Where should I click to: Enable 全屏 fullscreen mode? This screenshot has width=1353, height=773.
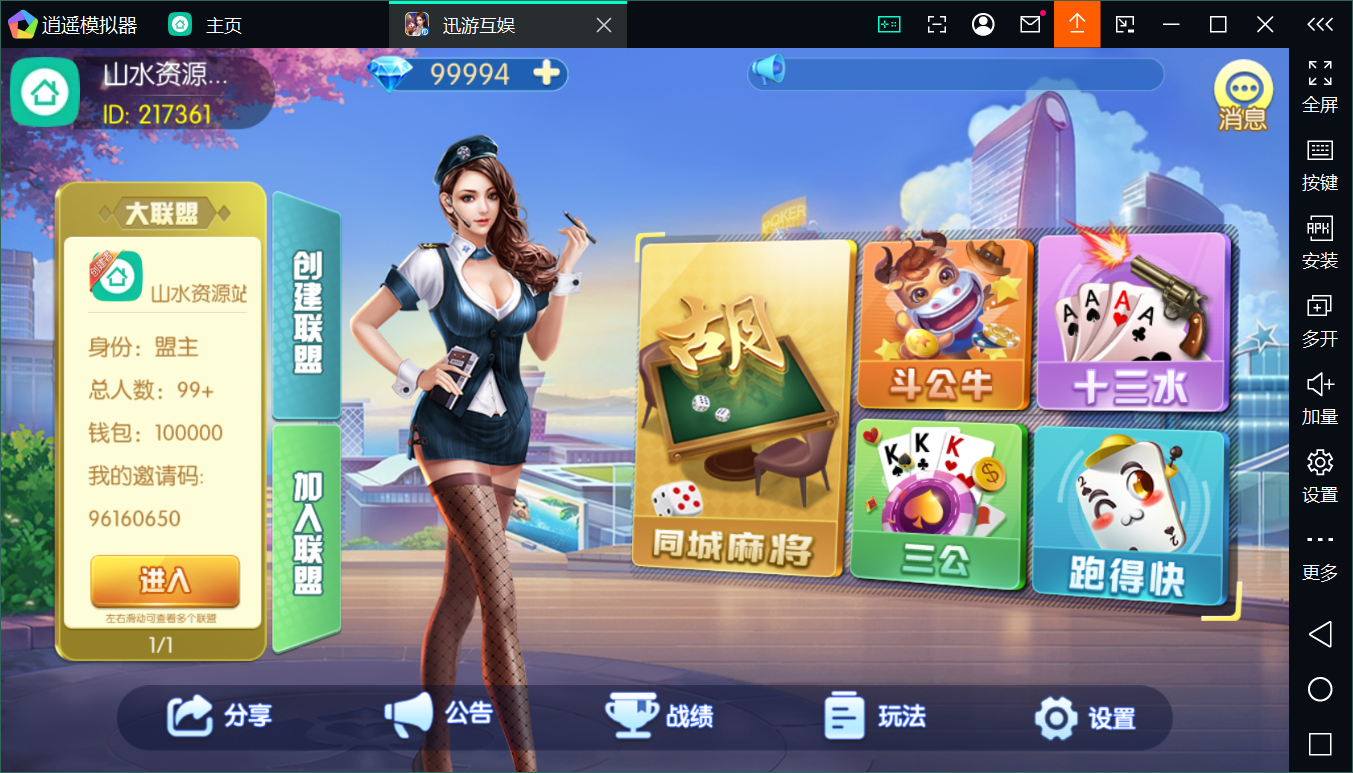pyautogui.click(x=1320, y=81)
